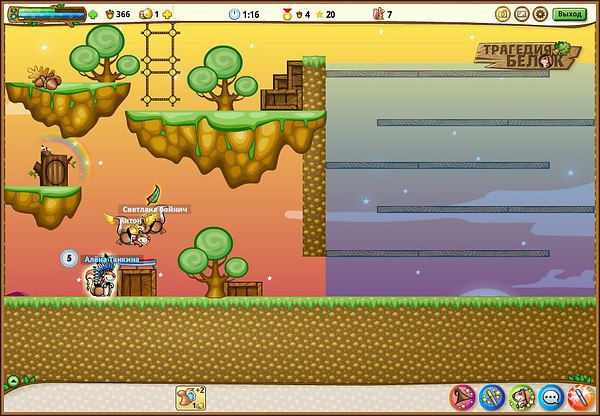Click the squirrel face round button
The width and height of the screenshot is (600, 416).
click(x=521, y=397)
